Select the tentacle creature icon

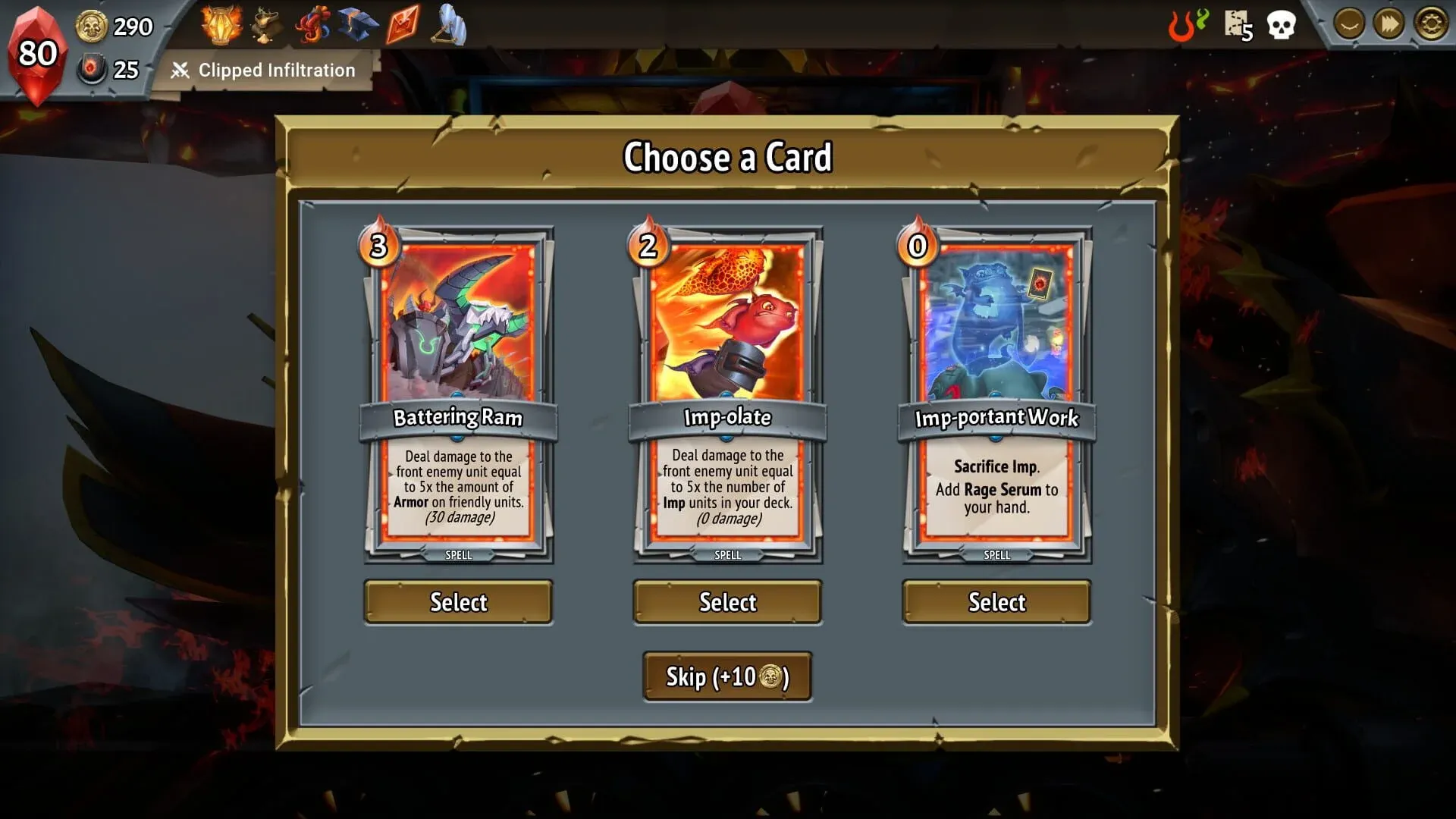[313, 23]
